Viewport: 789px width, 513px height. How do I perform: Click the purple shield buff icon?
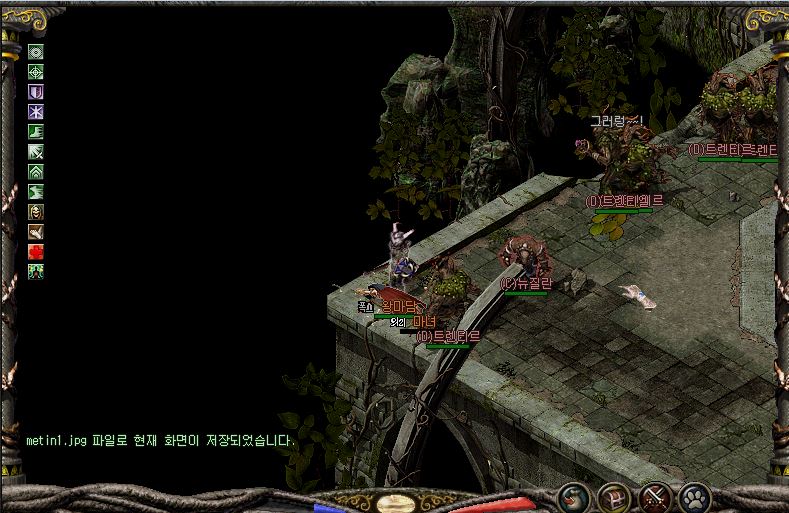coord(36,92)
